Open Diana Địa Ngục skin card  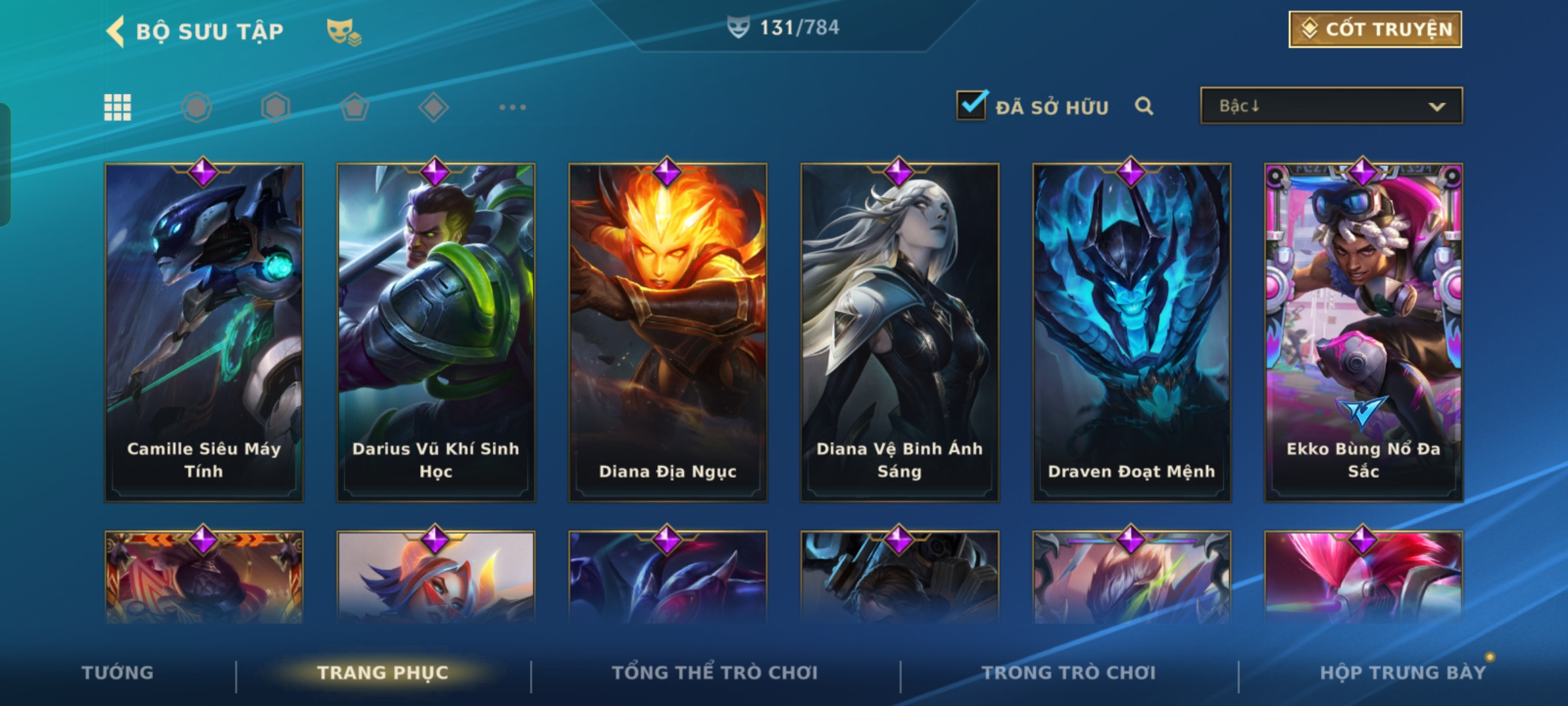click(x=668, y=332)
